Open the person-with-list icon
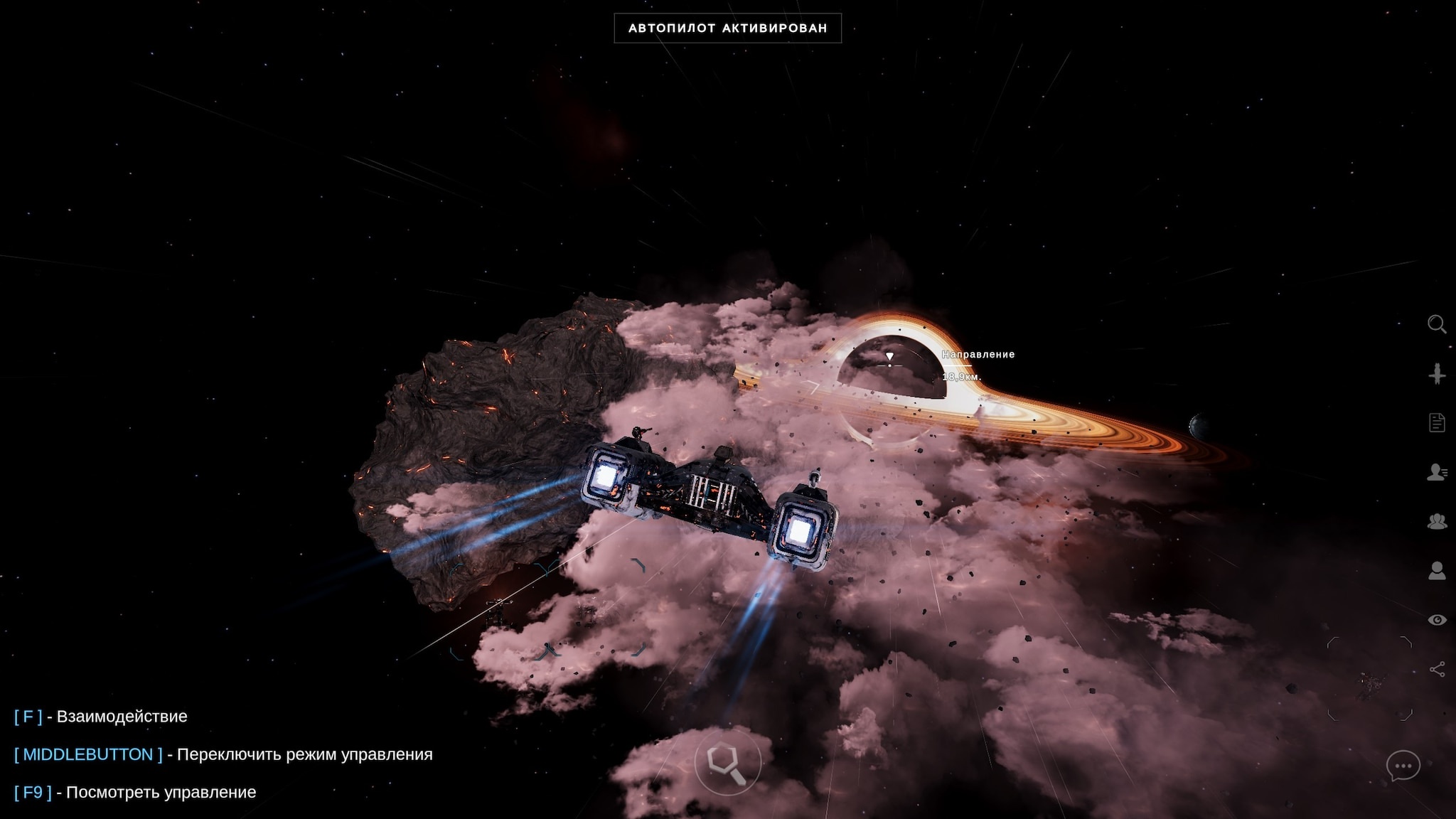Screen dimensions: 1456x819 click(1437, 472)
